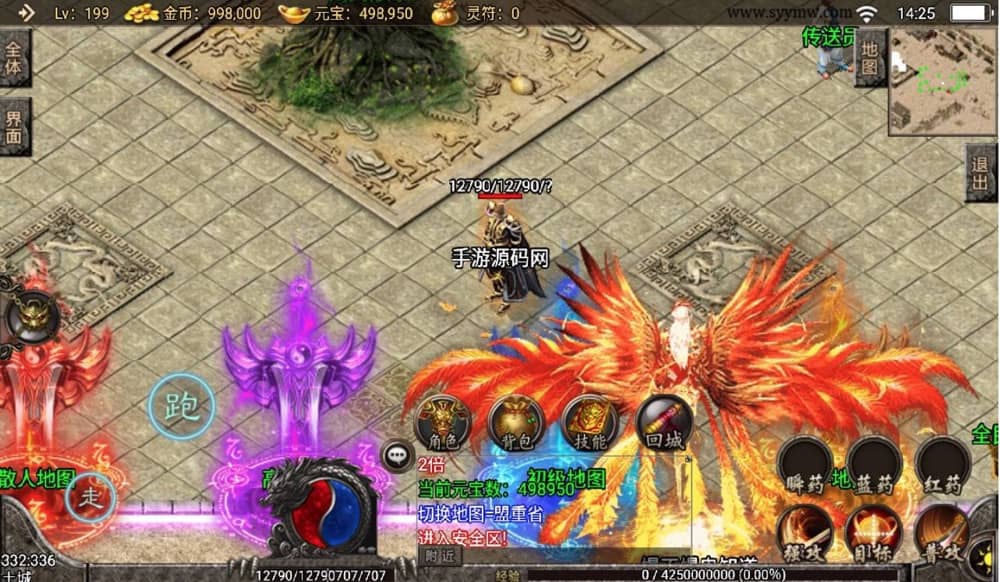The image size is (1000, 582).
Task: Select the 全体 side button
Action: pos(14,57)
